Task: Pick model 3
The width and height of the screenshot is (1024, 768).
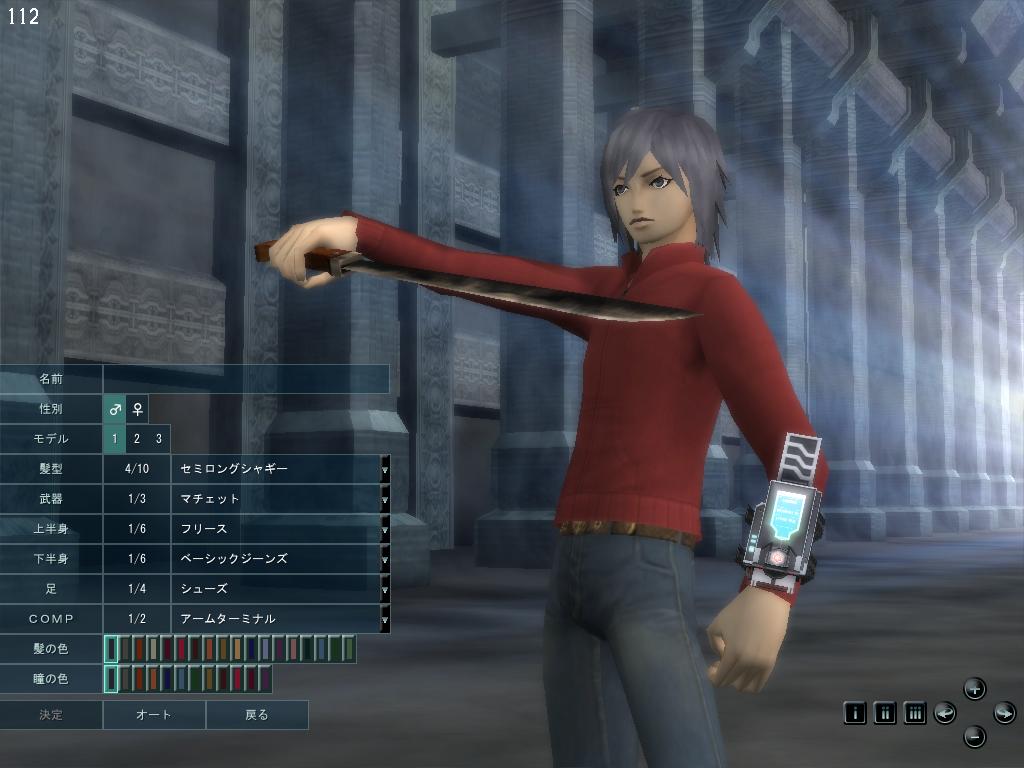Action: pyautogui.click(x=158, y=439)
